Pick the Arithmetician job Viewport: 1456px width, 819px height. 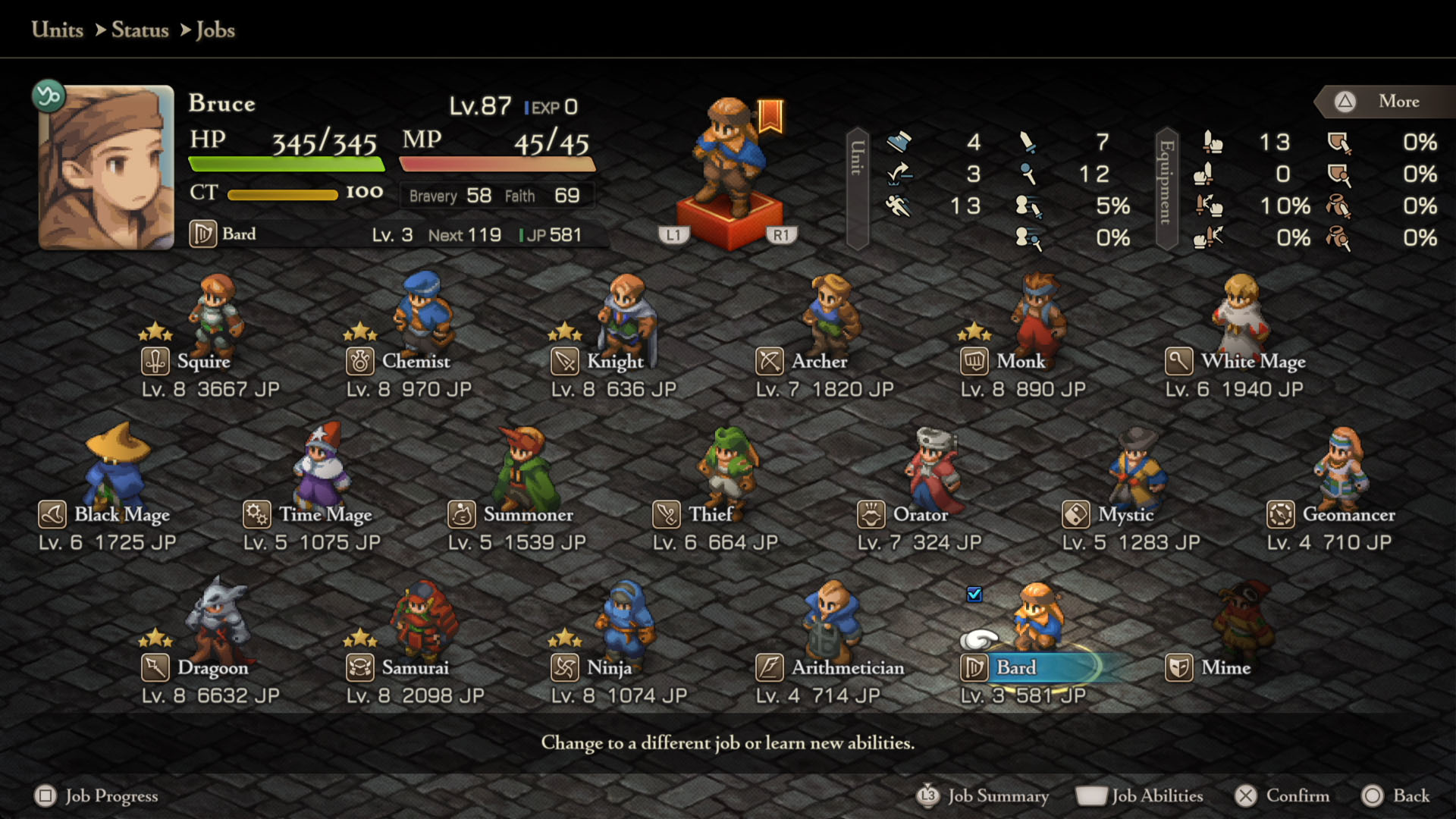point(847,668)
